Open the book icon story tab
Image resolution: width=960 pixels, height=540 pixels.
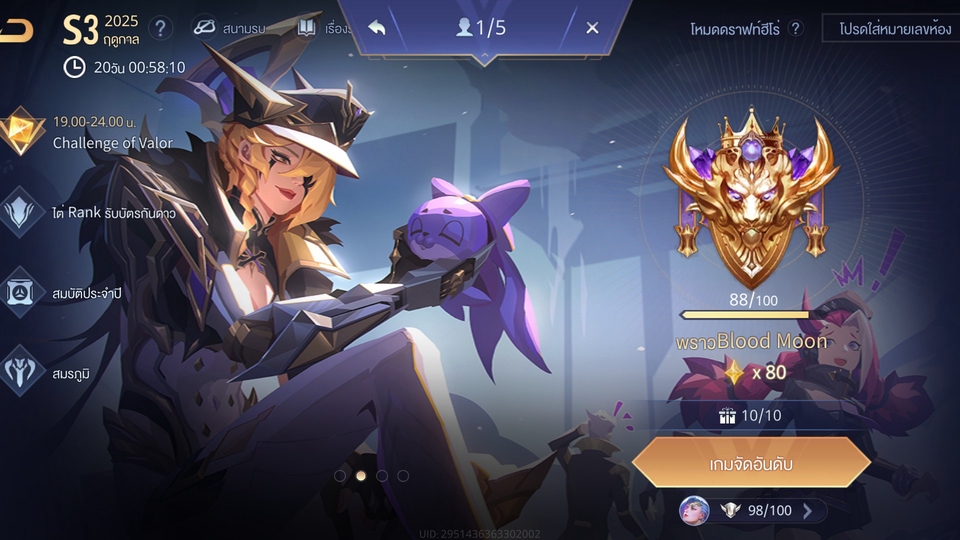click(319, 28)
